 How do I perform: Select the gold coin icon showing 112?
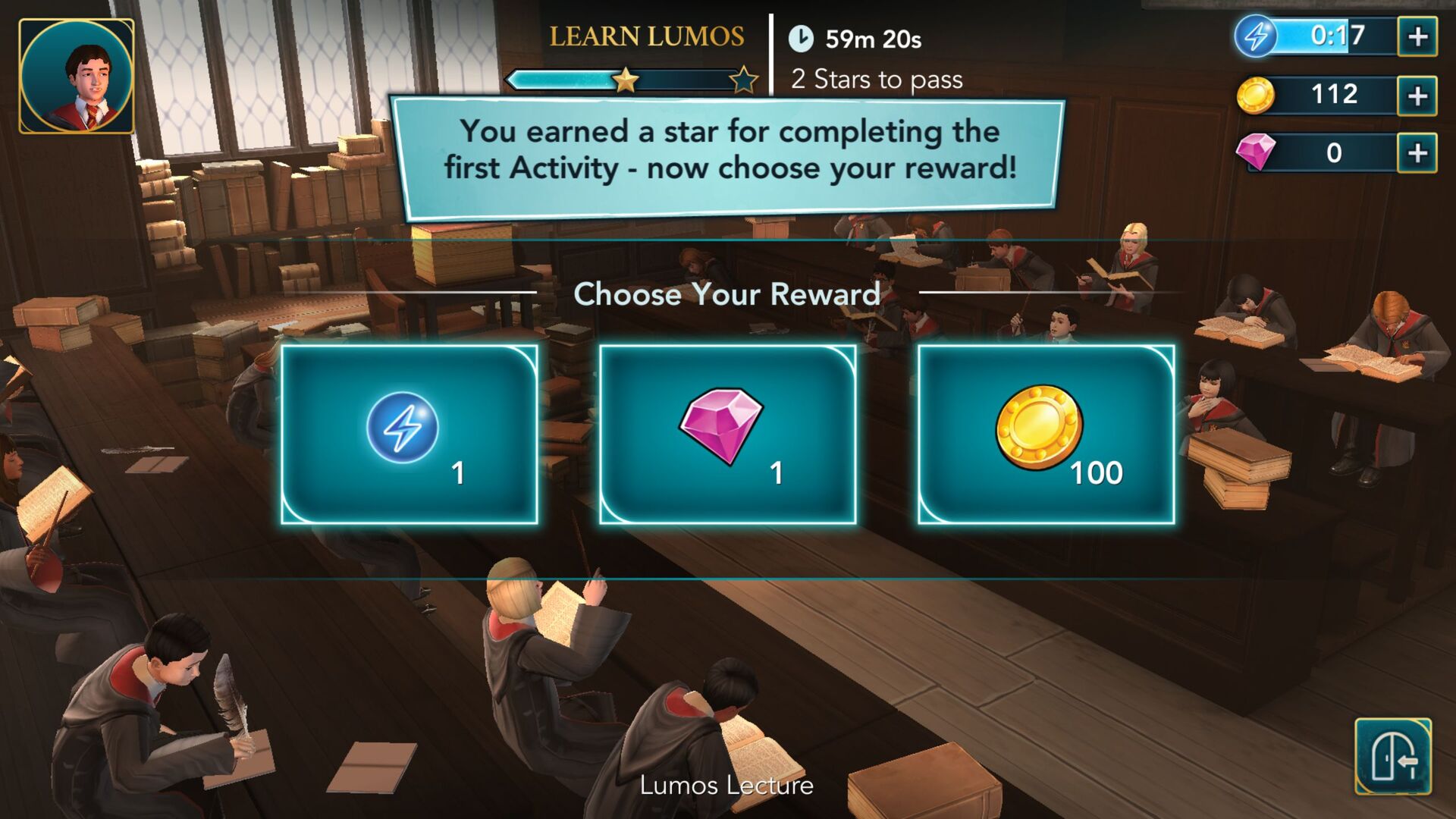coord(1256,95)
